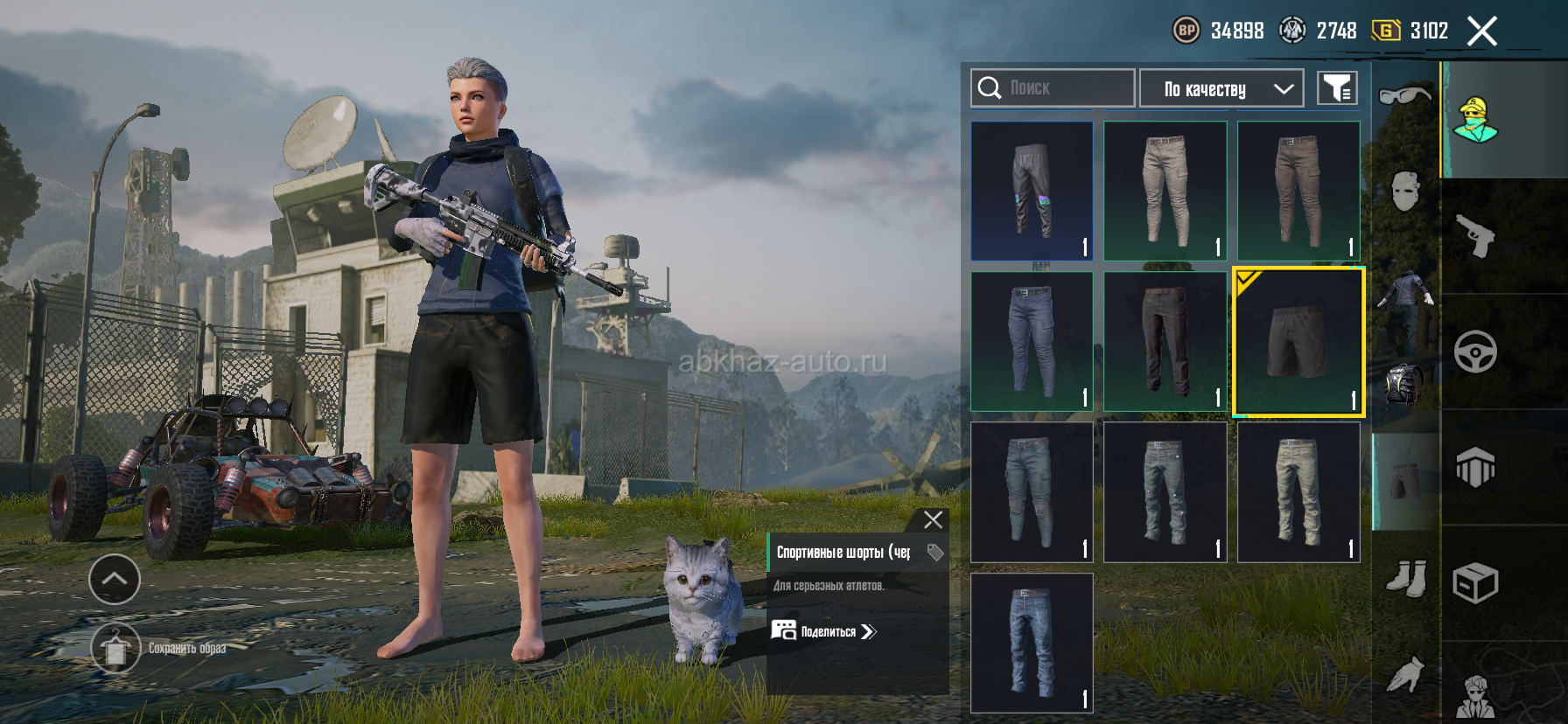Open the vehicle skins steering wheel tab

pyautogui.click(x=1475, y=352)
